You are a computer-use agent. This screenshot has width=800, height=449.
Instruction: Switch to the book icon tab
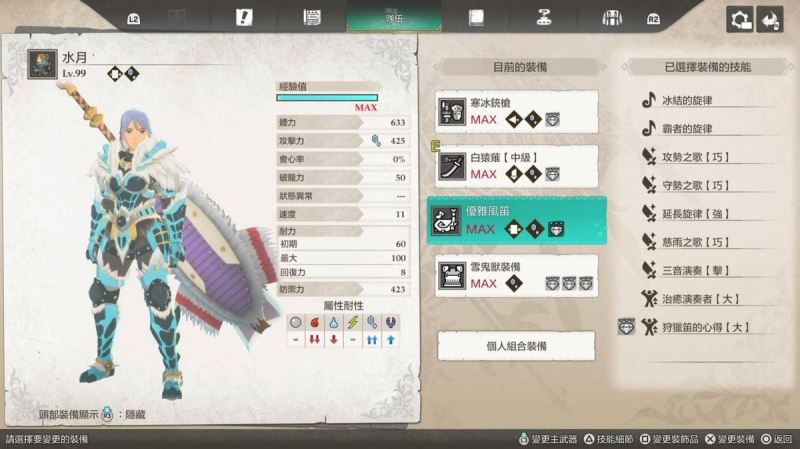[x=477, y=17]
